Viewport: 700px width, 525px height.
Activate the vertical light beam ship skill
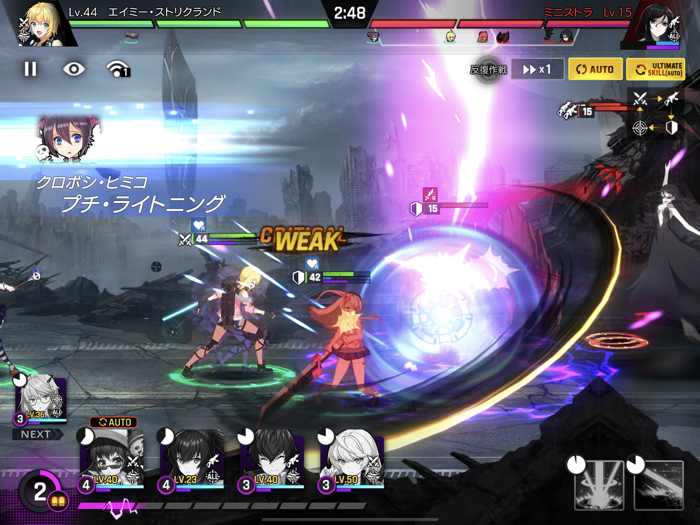599,485
